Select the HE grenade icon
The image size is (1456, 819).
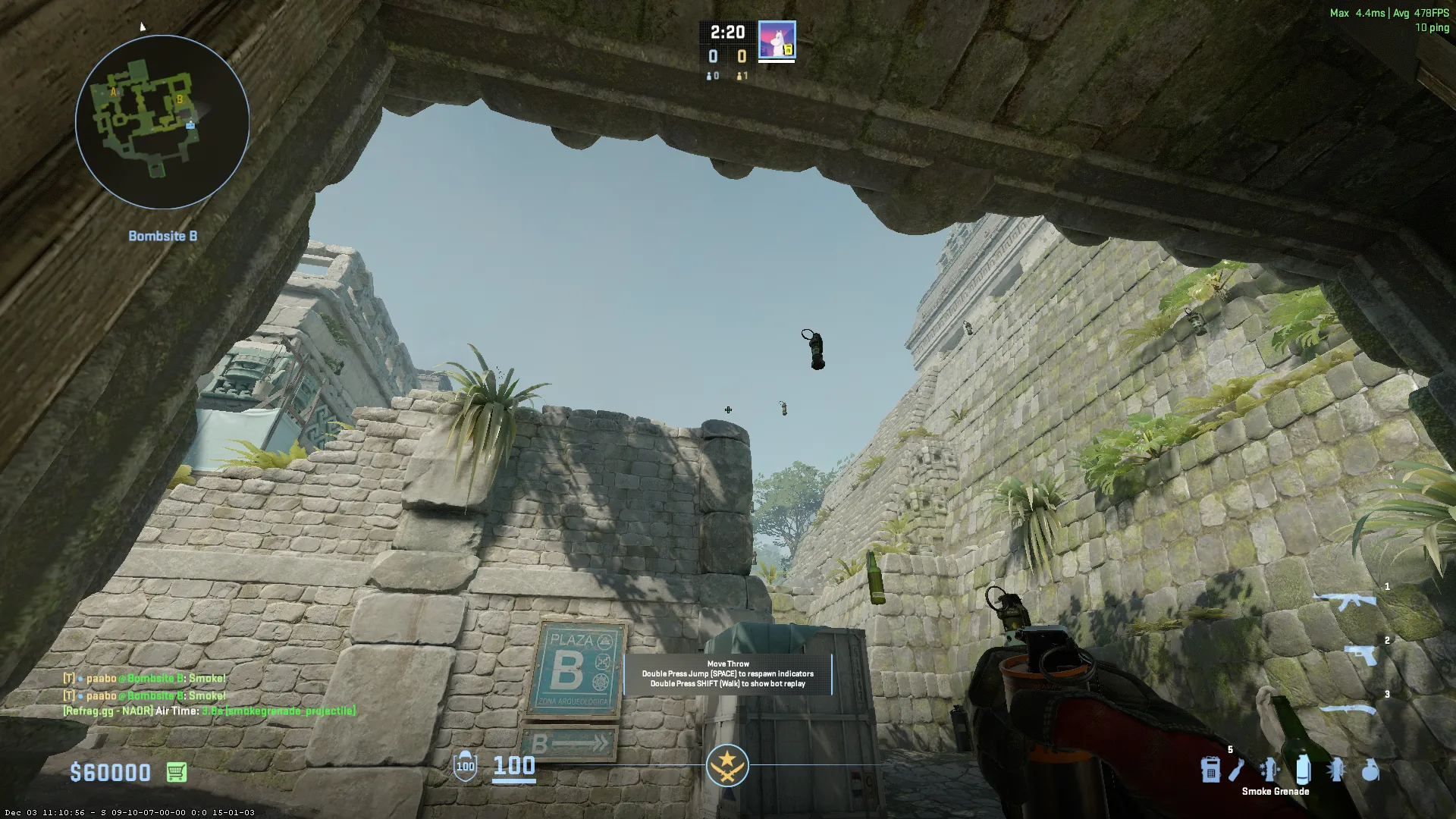1370,770
